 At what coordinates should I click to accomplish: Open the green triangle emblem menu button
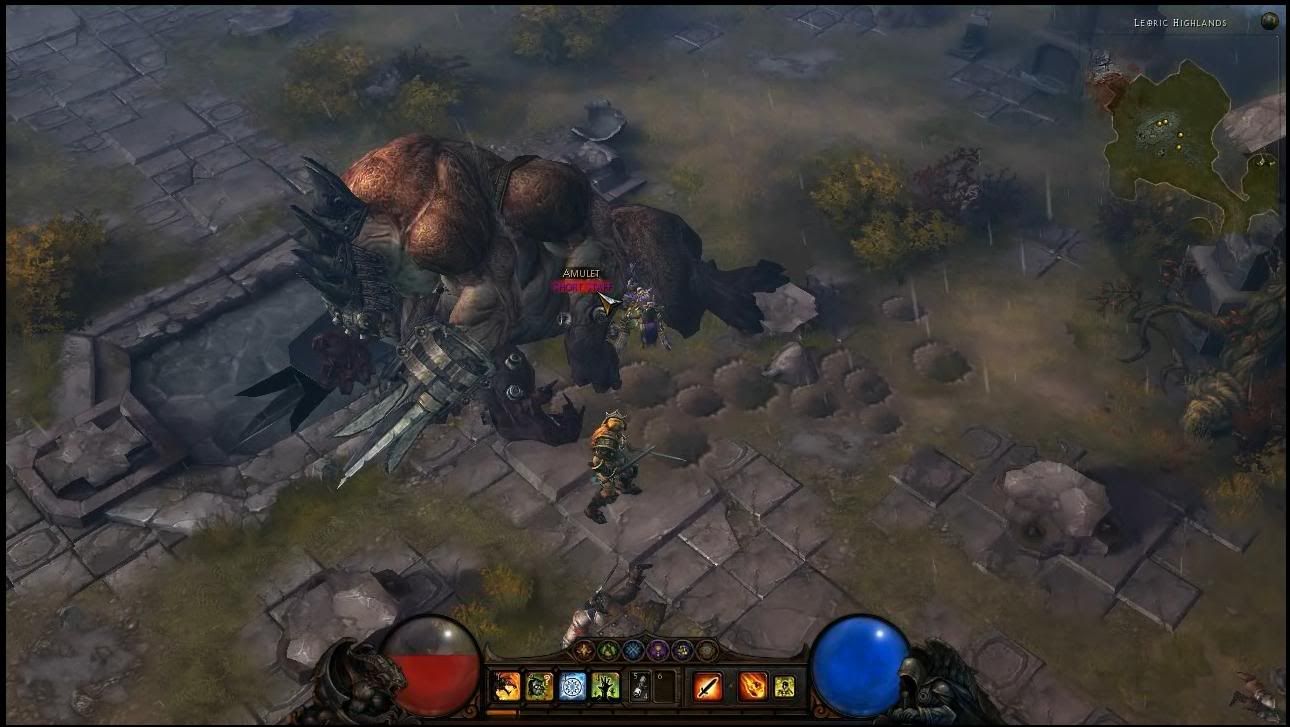[609, 650]
